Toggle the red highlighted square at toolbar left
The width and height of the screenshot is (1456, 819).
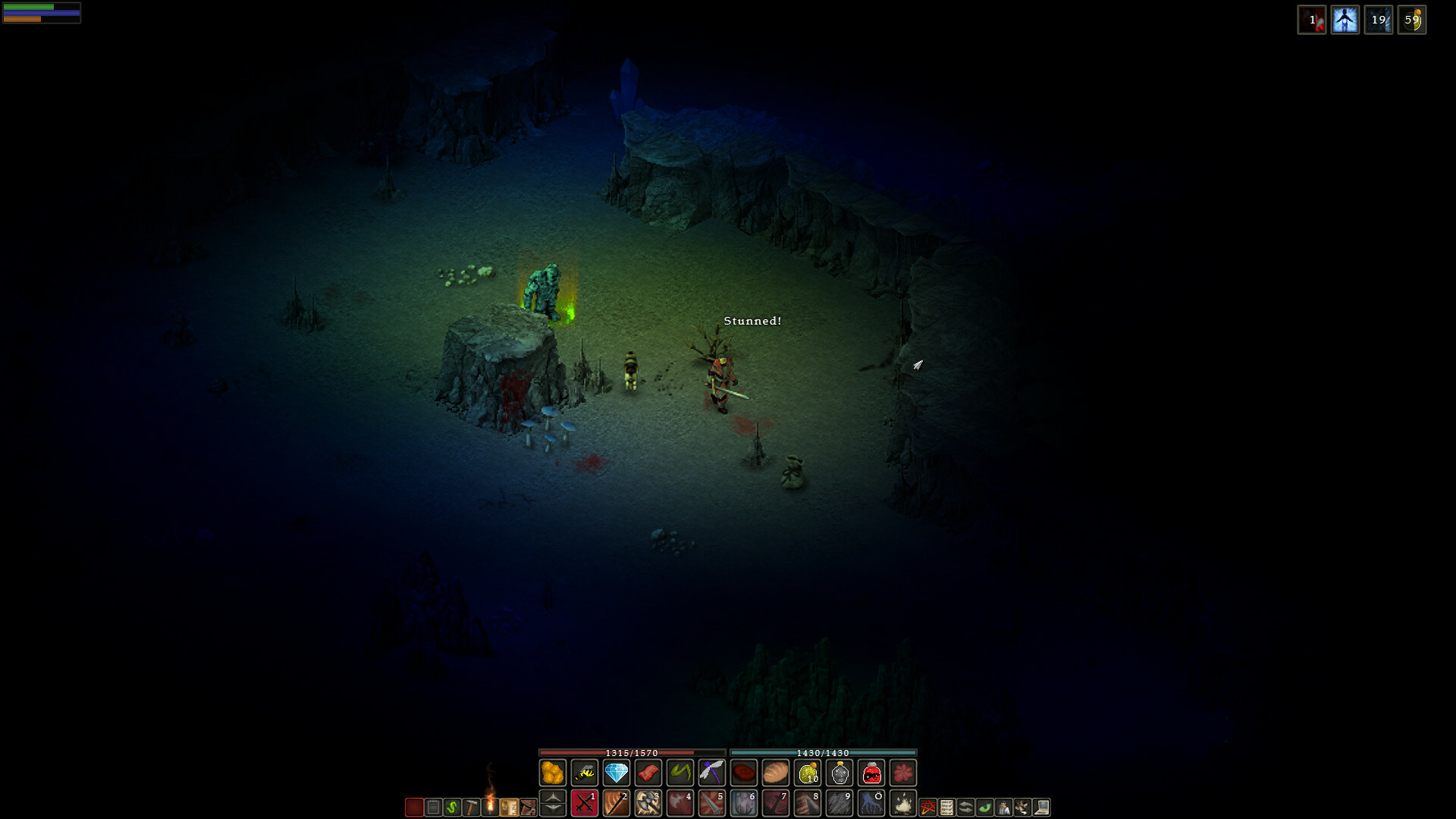[x=414, y=807]
